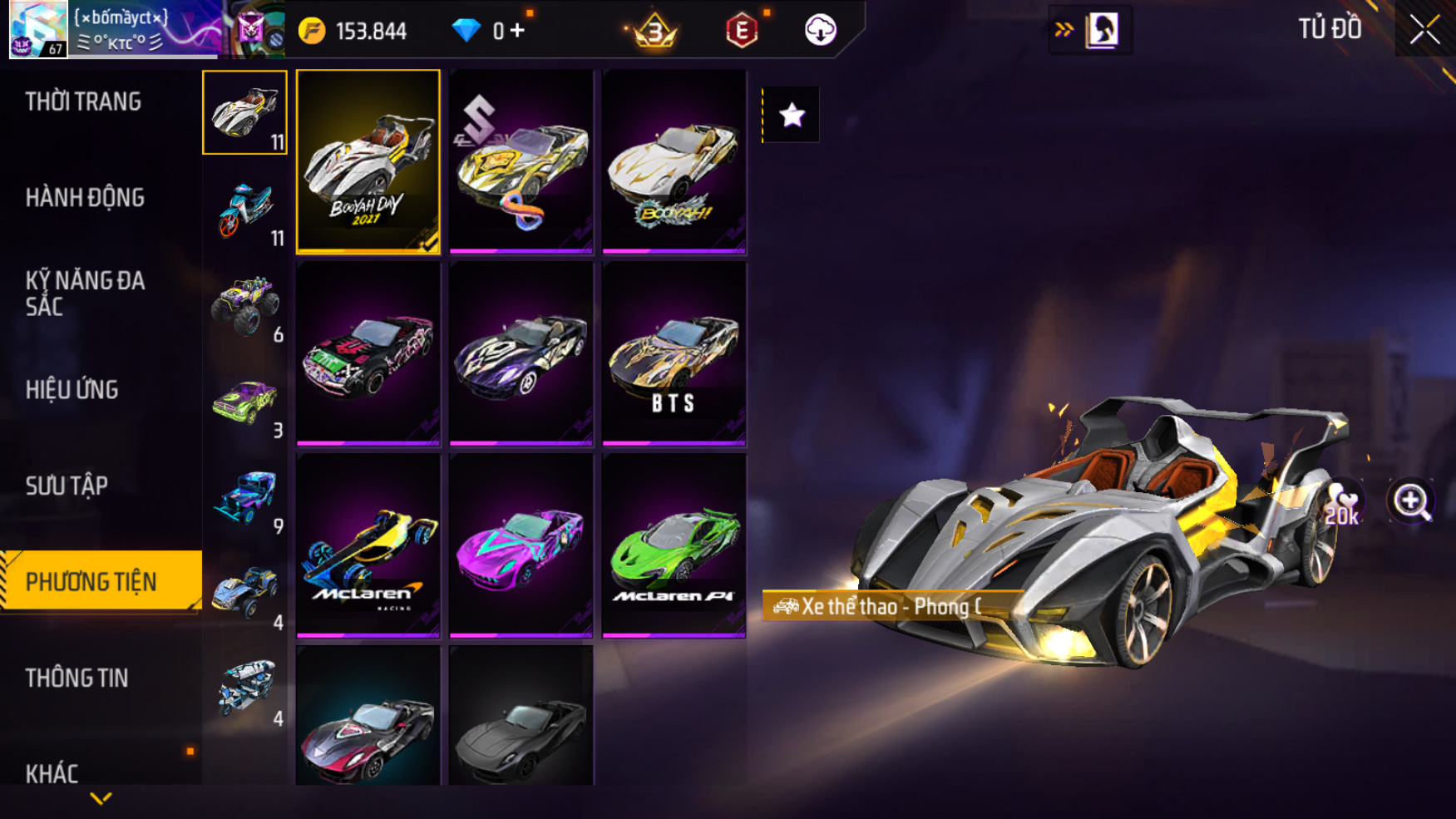Select the motorbike vehicle type

point(245,210)
